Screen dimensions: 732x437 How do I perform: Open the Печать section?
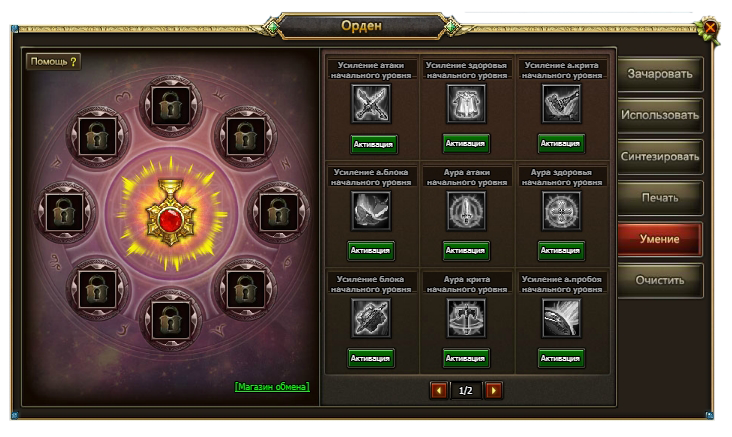659,198
